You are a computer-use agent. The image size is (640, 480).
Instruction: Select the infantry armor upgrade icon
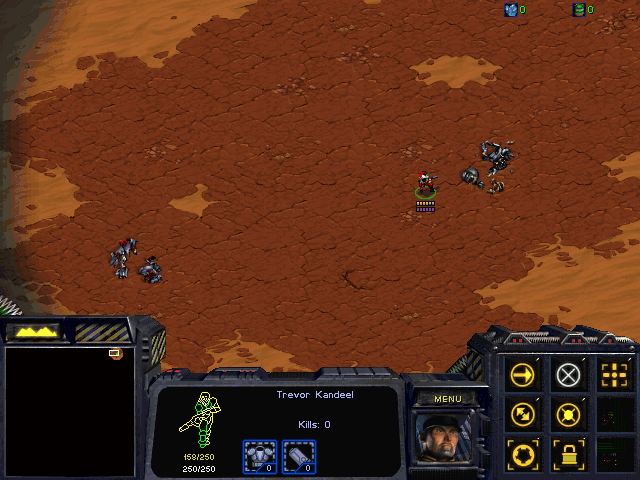(260, 456)
